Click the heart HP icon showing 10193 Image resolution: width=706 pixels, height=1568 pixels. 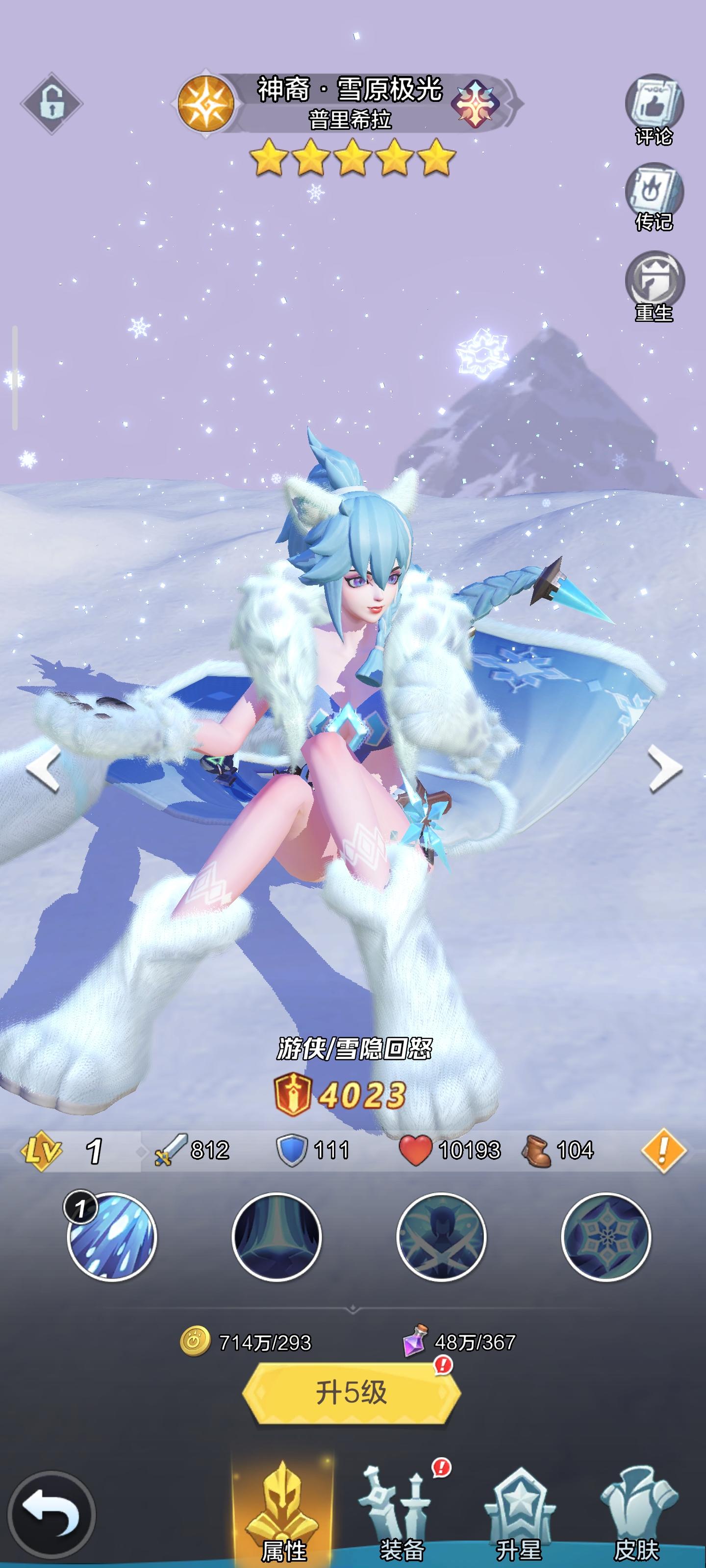415,1151
